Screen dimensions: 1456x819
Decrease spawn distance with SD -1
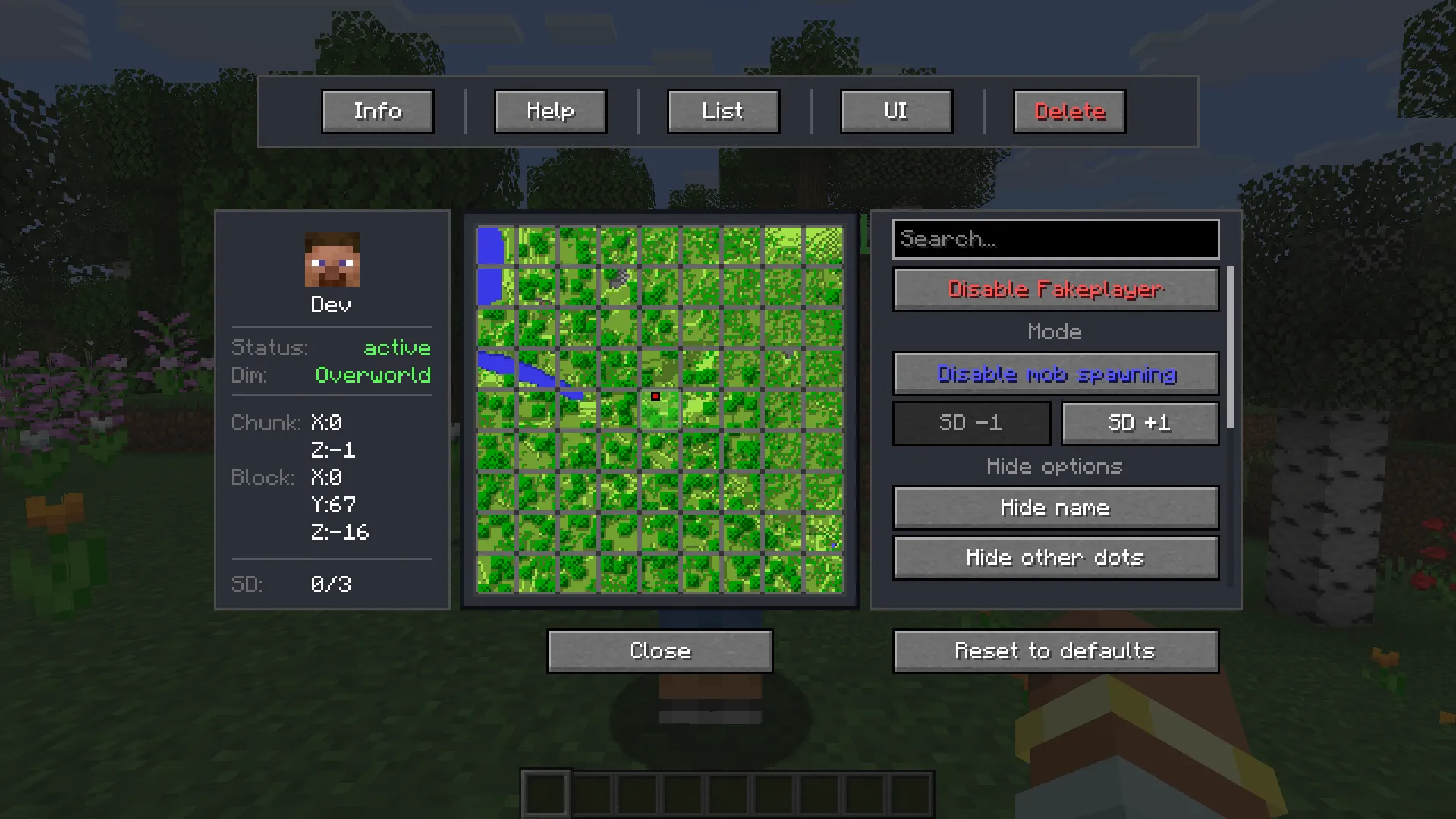click(x=971, y=423)
